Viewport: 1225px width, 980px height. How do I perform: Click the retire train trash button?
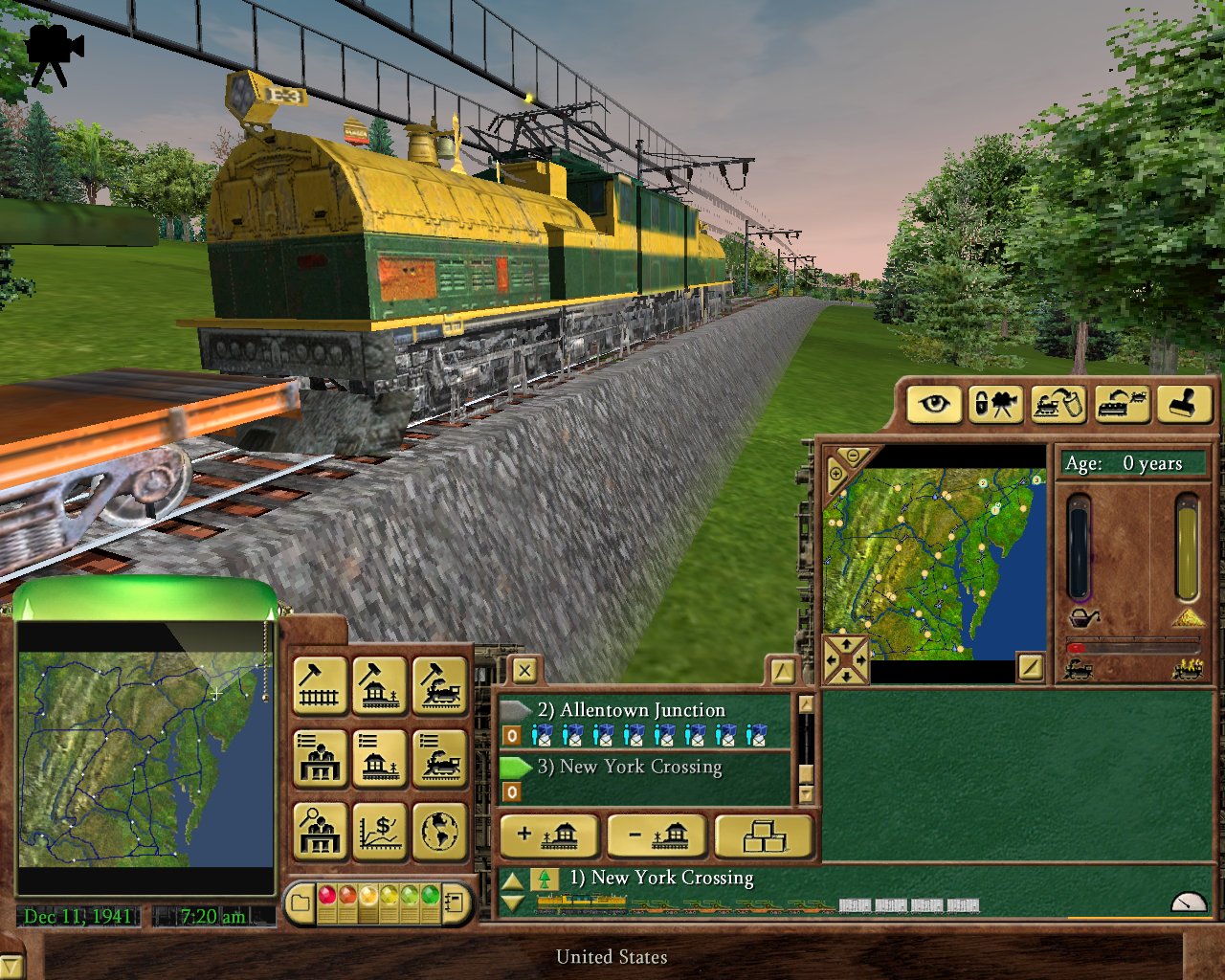1058,404
